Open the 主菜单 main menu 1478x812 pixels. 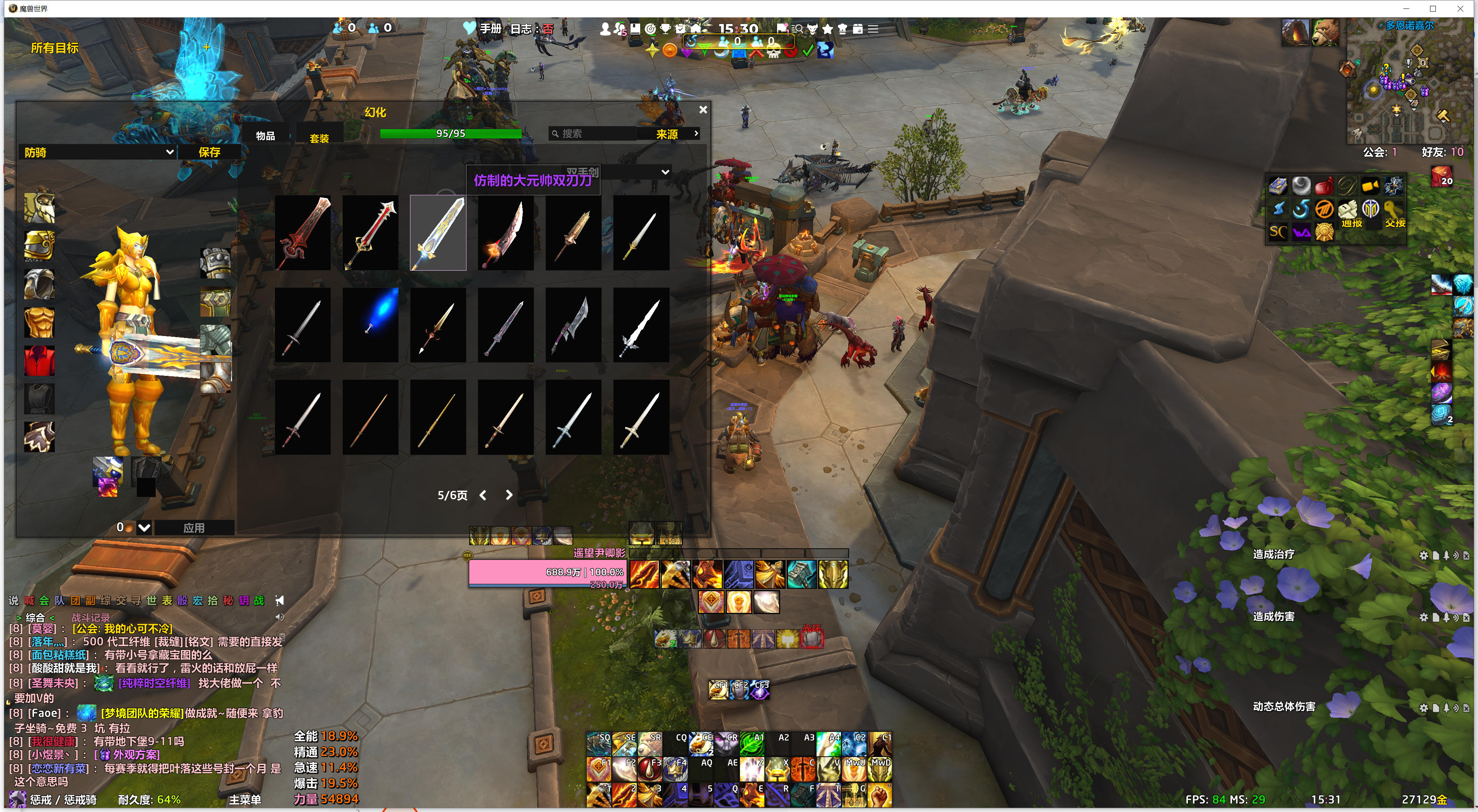(245, 799)
